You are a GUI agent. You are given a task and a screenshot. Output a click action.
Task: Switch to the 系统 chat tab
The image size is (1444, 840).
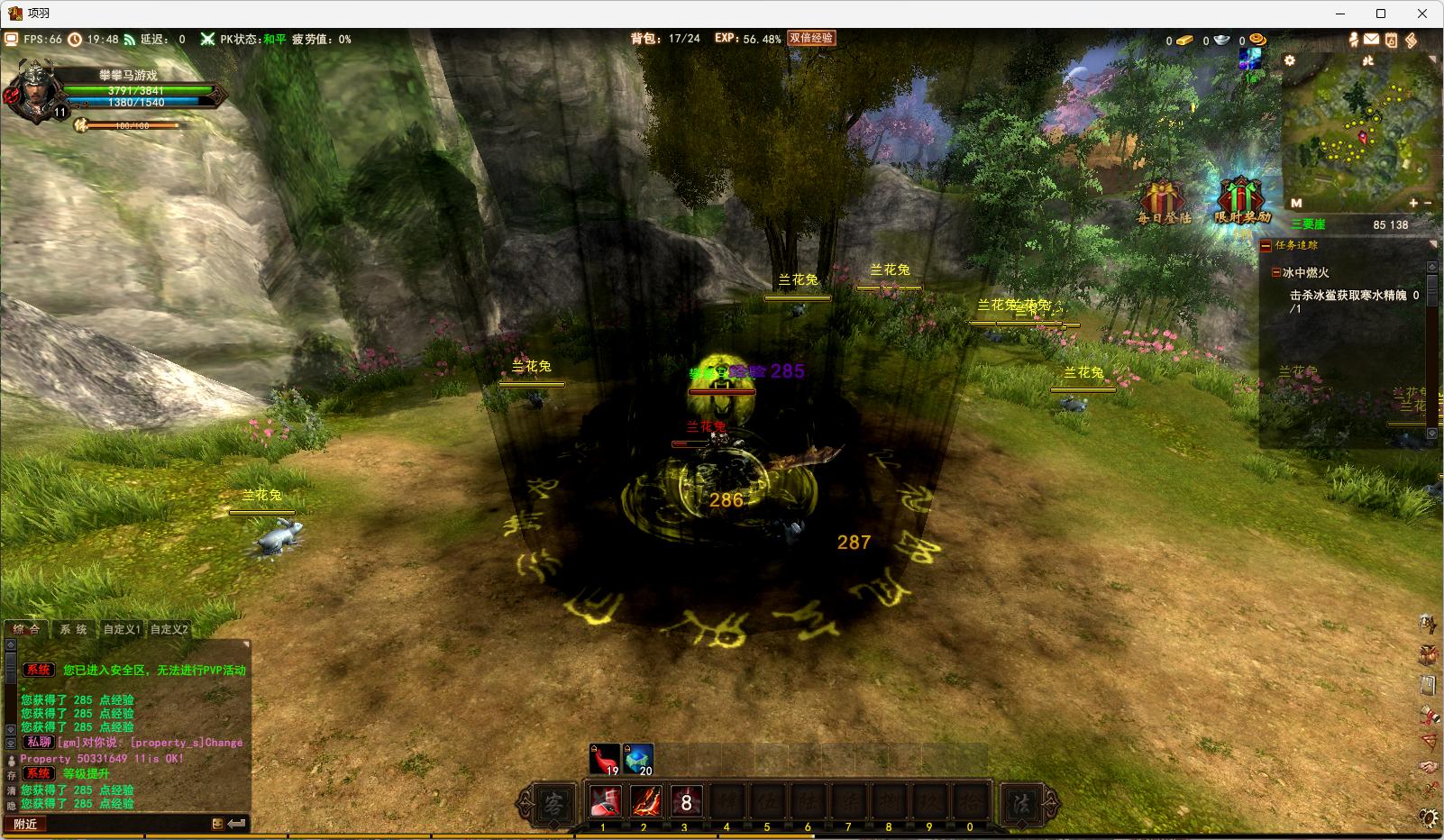pyautogui.click(x=74, y=629)
